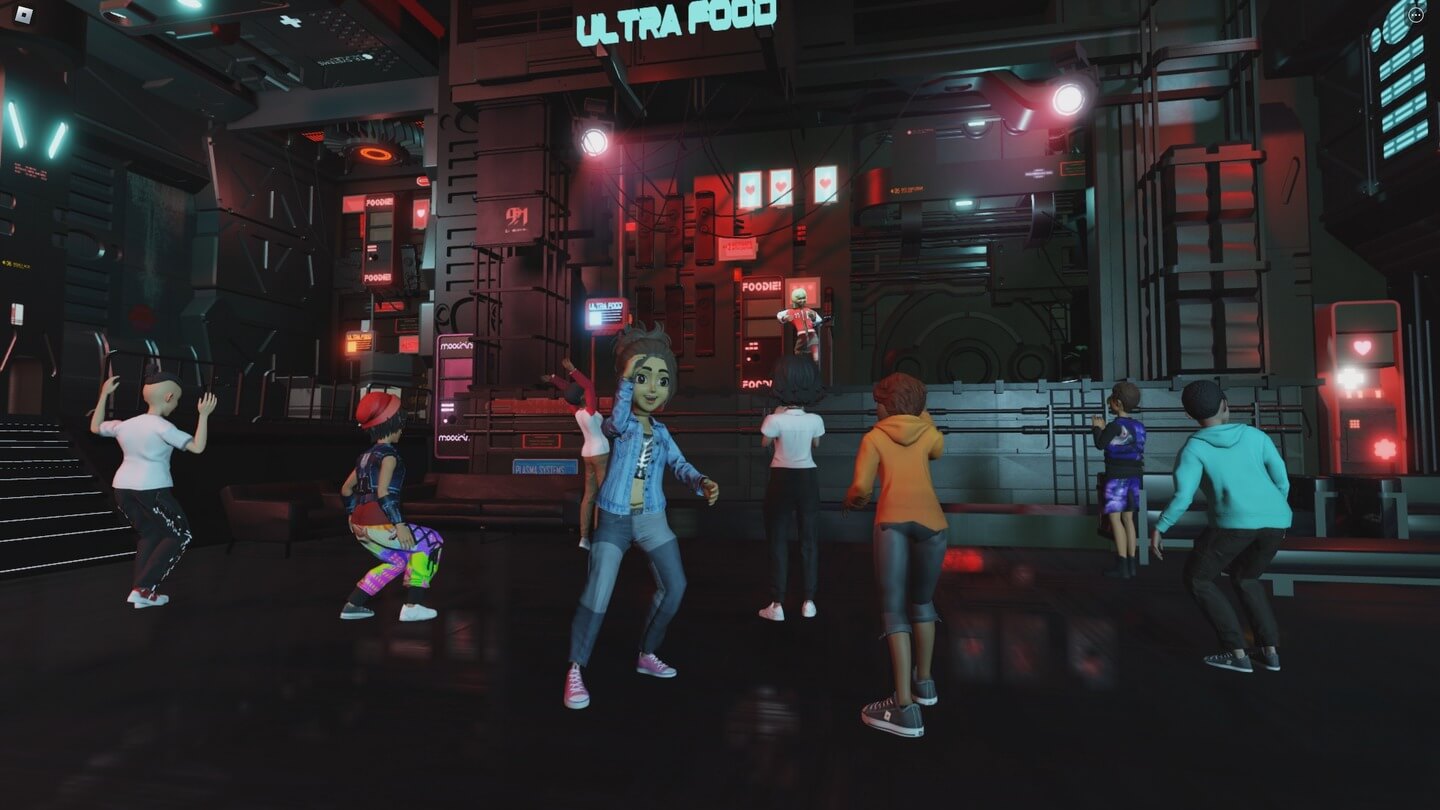Open the Roblox logo menu

point(25,15)
